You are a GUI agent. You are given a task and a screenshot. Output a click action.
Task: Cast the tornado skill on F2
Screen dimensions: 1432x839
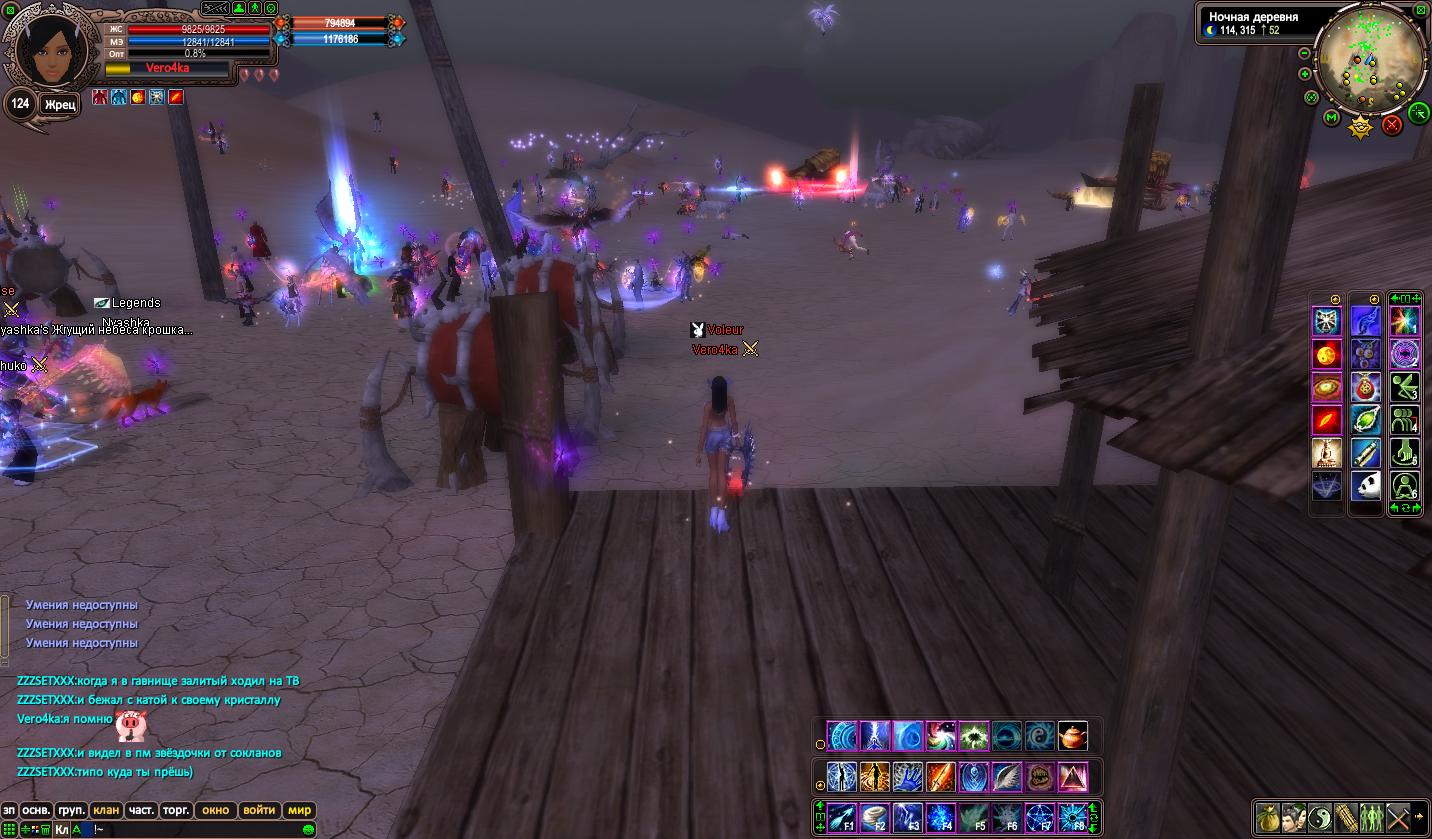point(875,817)
